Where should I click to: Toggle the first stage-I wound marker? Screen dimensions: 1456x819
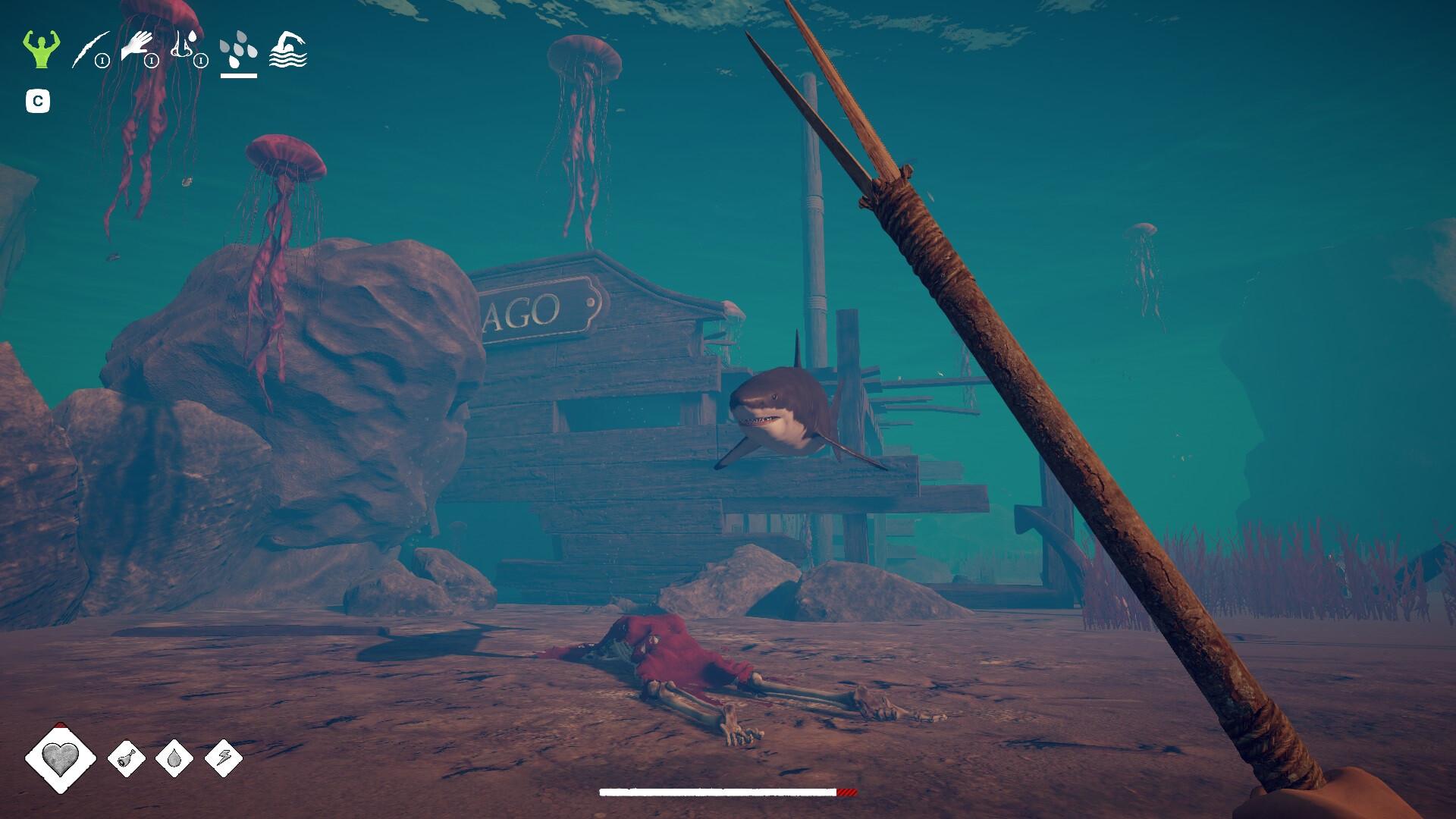click(x=103, y=61)
